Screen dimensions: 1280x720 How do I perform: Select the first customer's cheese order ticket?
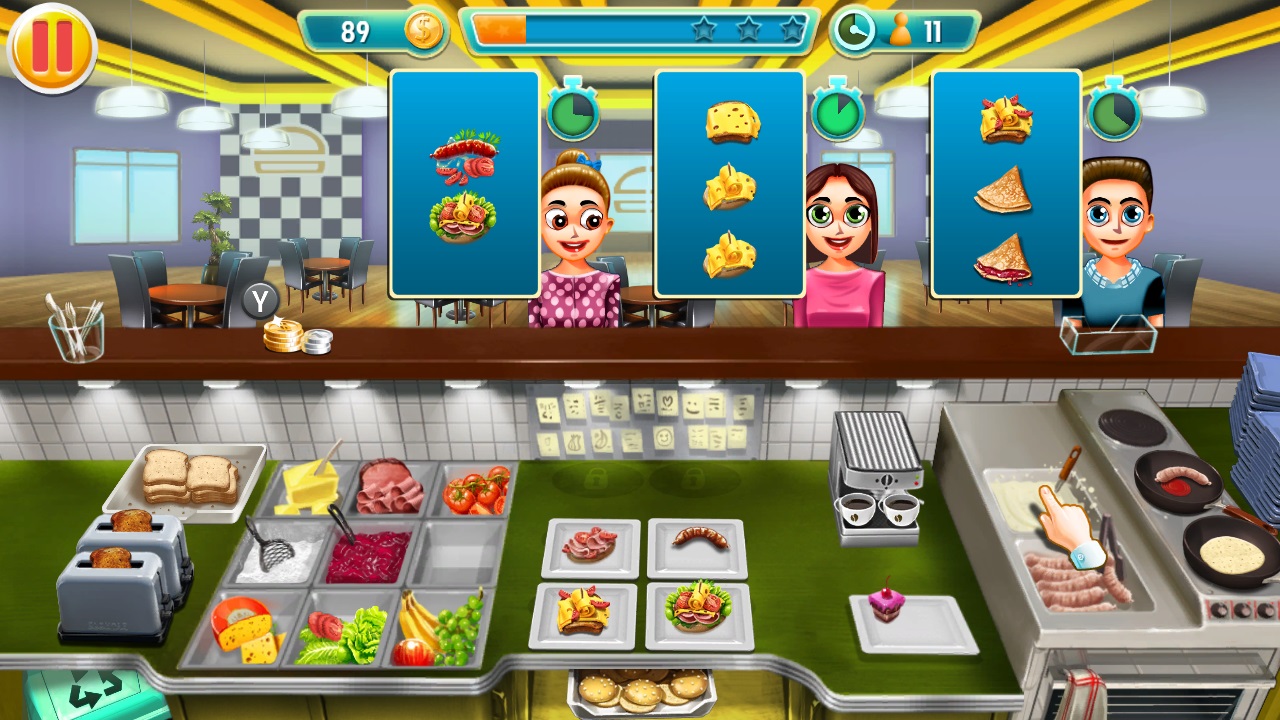(x=728, y=185)
